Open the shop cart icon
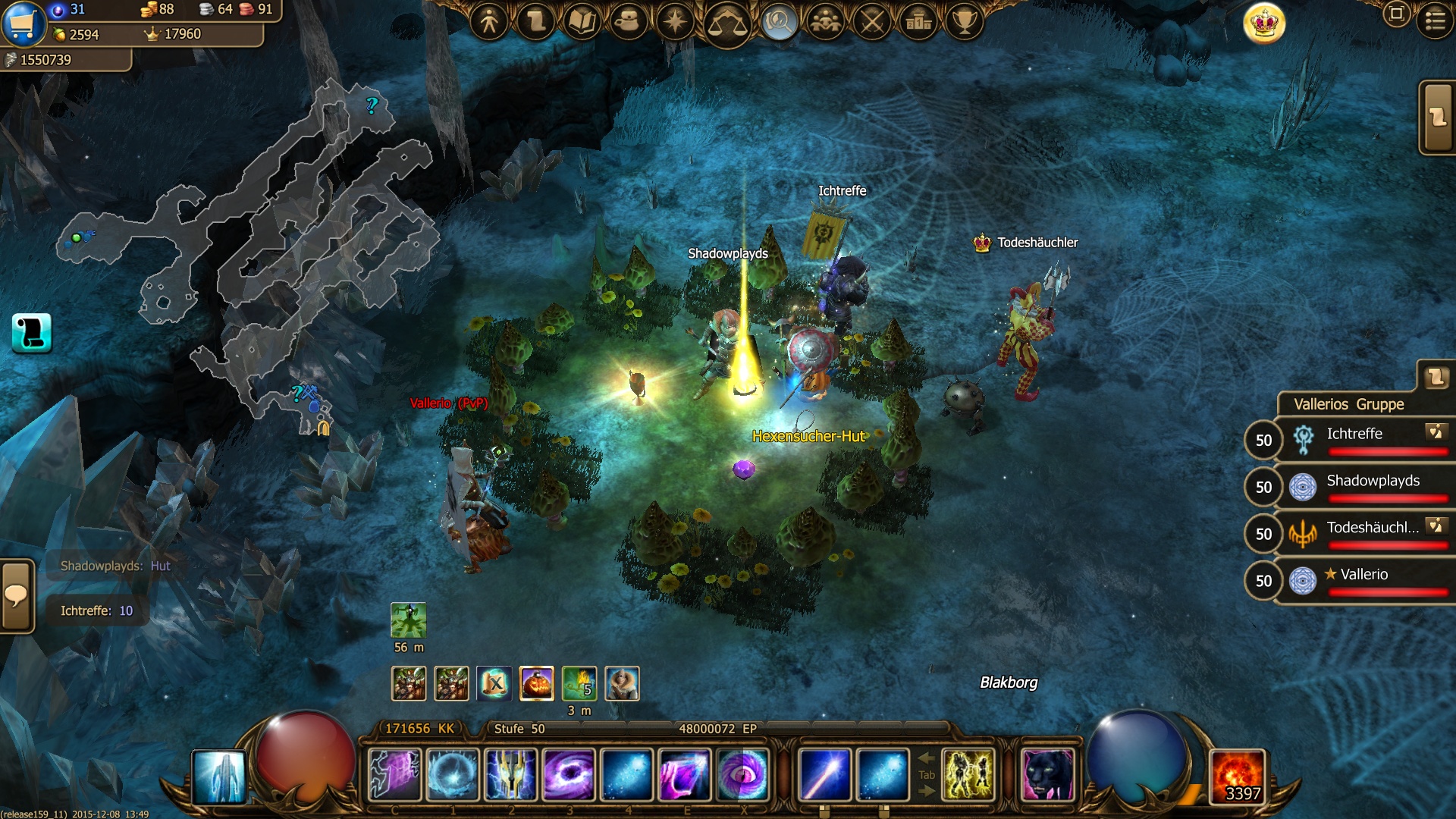Screen dimensions: 1456x819 (24, 24)
